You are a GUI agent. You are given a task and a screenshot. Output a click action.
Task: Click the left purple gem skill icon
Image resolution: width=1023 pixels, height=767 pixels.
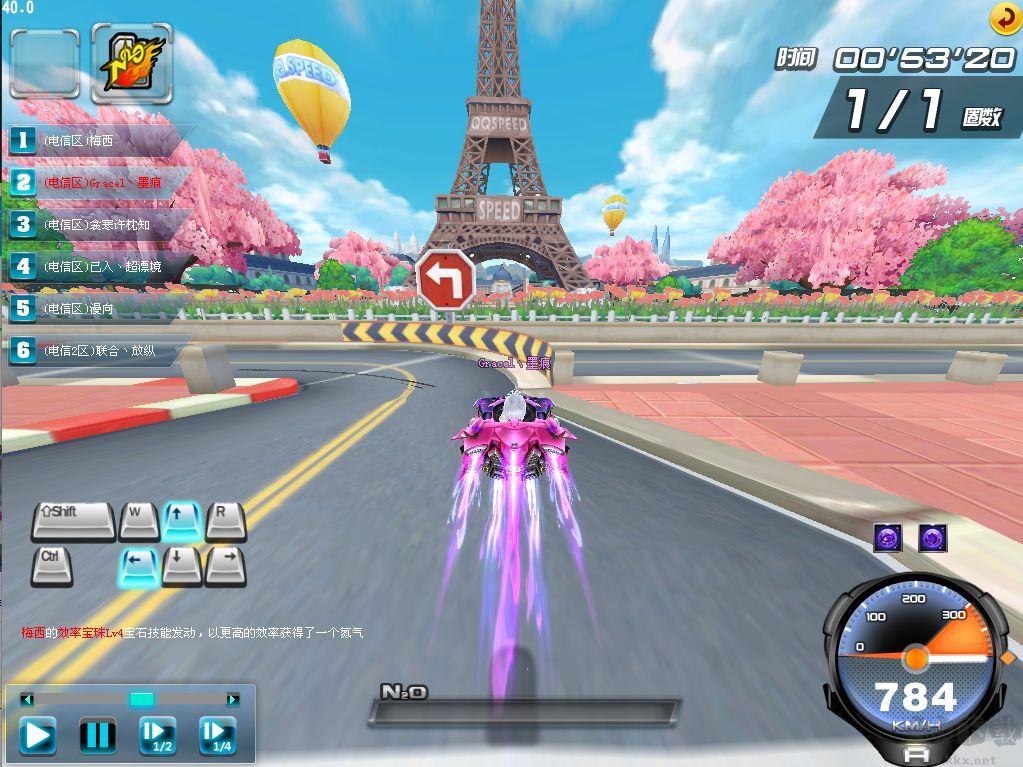[887, 538]
